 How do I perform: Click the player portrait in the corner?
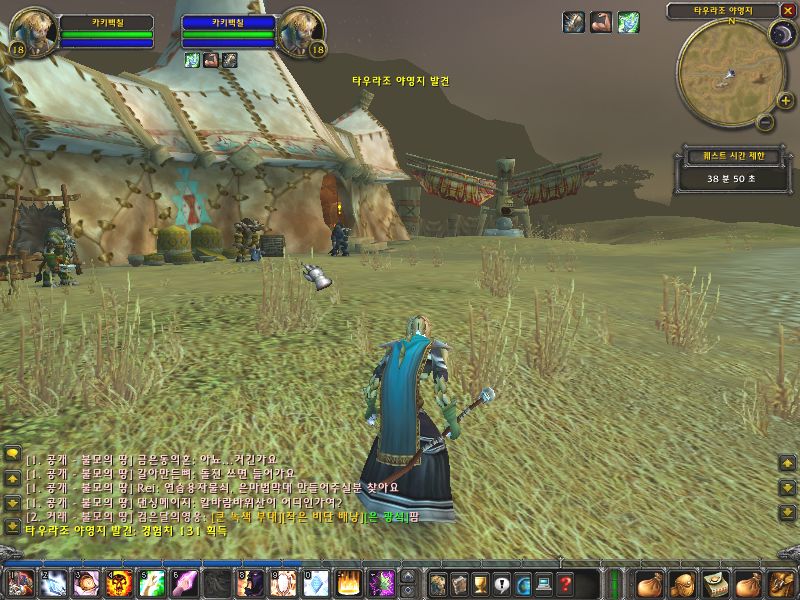click(33, 32)
